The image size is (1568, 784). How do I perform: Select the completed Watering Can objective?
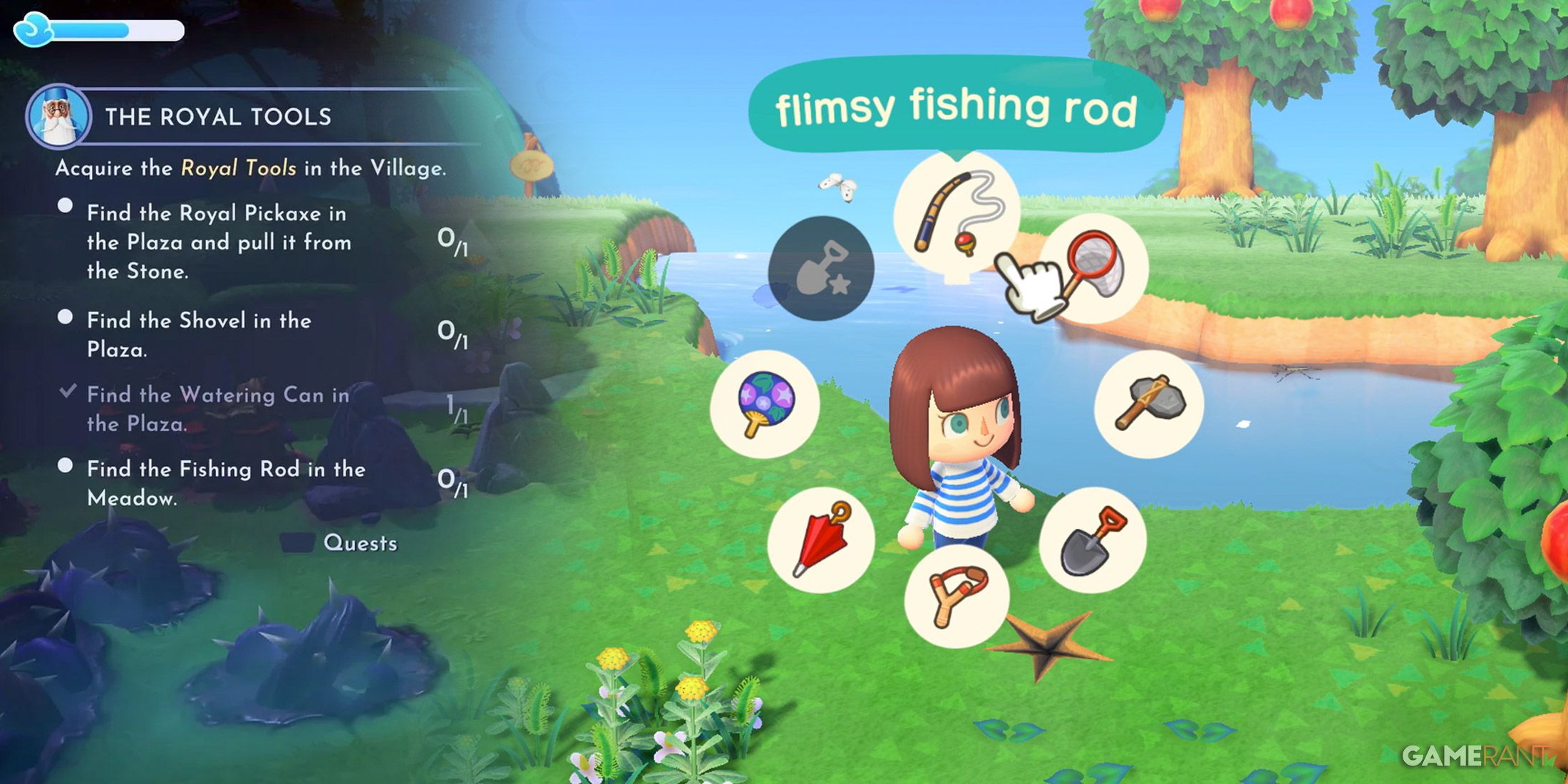tap(217, 409)
